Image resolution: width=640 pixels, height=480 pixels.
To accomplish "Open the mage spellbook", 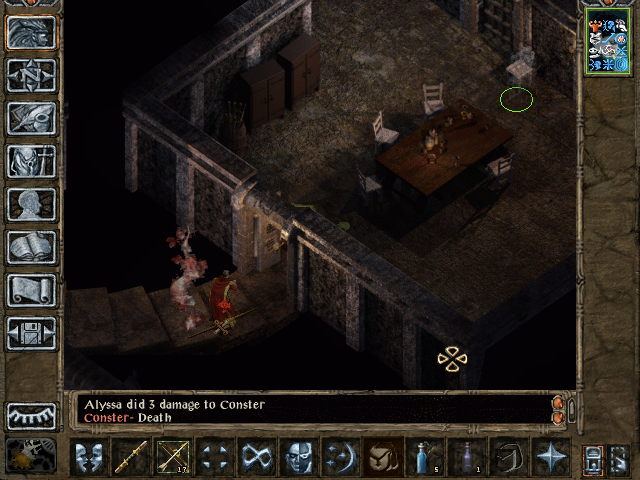I will click(x=31, y=247).
